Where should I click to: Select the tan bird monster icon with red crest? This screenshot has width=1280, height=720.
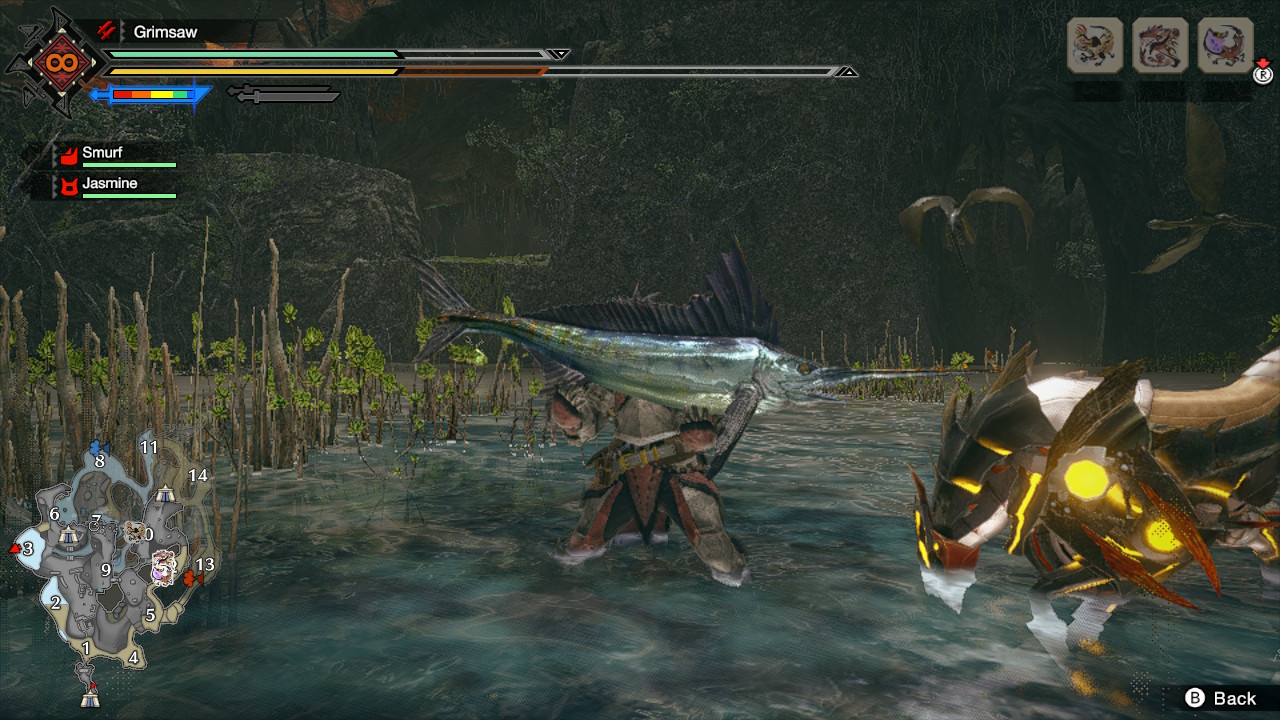coord(1095,45)
